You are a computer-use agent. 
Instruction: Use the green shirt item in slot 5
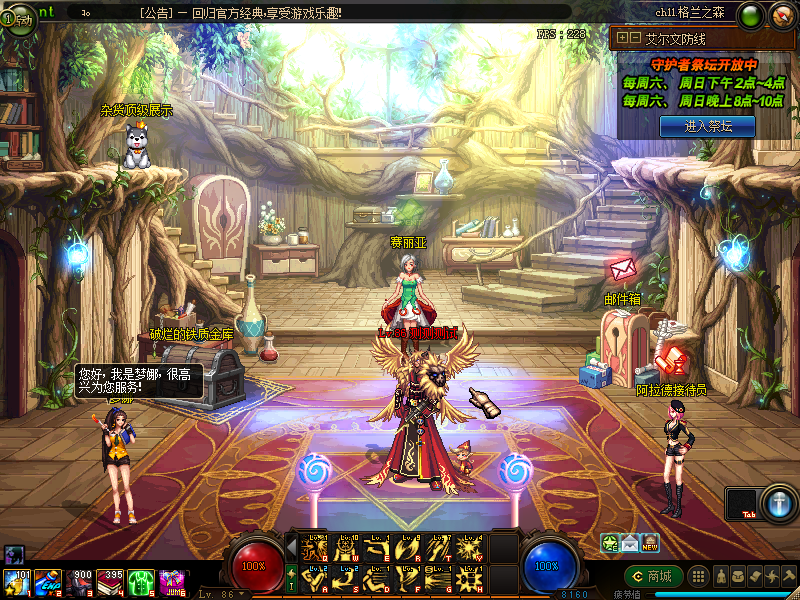(140, 582)
